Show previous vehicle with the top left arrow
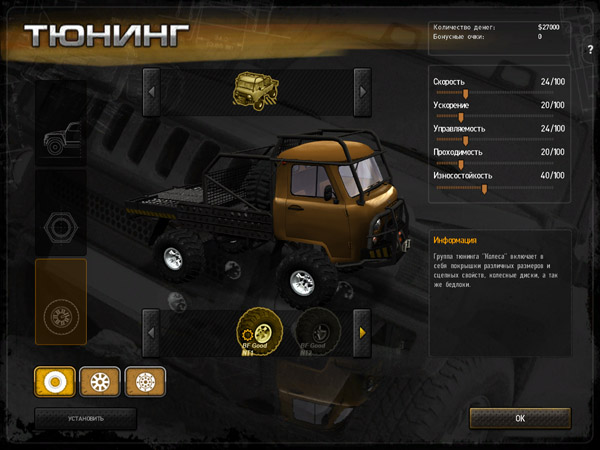600x450 pixels. 151,91
